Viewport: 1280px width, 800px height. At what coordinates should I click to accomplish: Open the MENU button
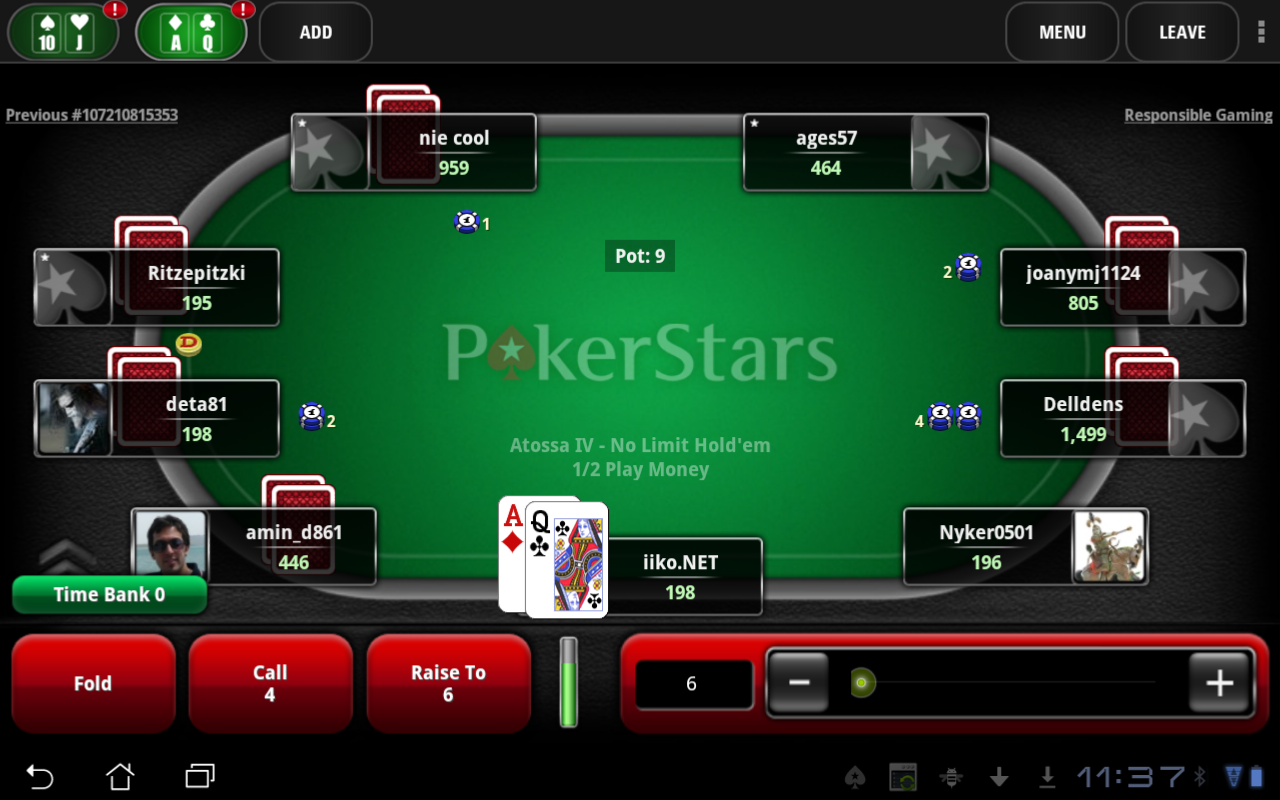(1062, 32)
